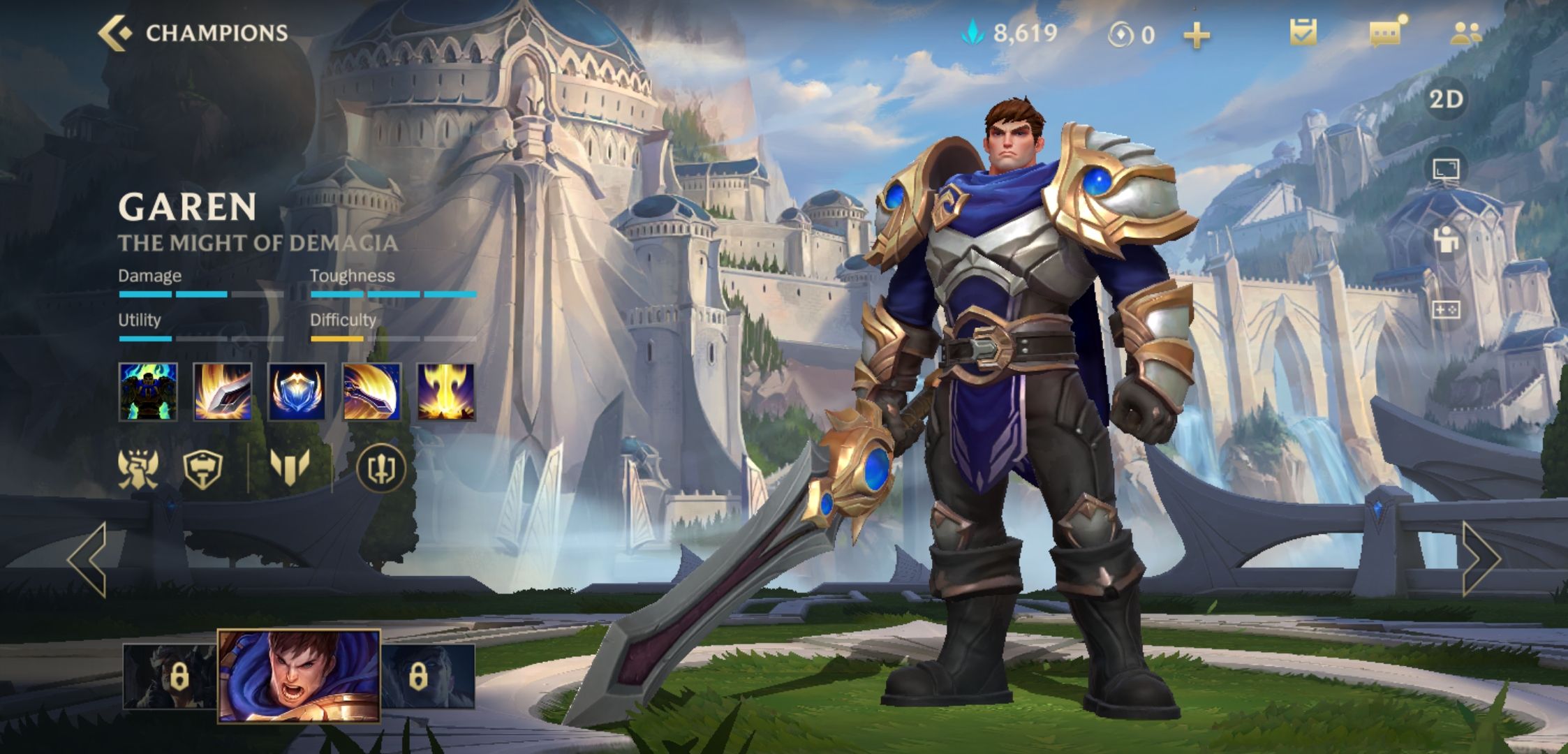Select the unlocked Garen skin thumbnail
This screenshot has height=754, width=1568.
click(x=299, y=675)
